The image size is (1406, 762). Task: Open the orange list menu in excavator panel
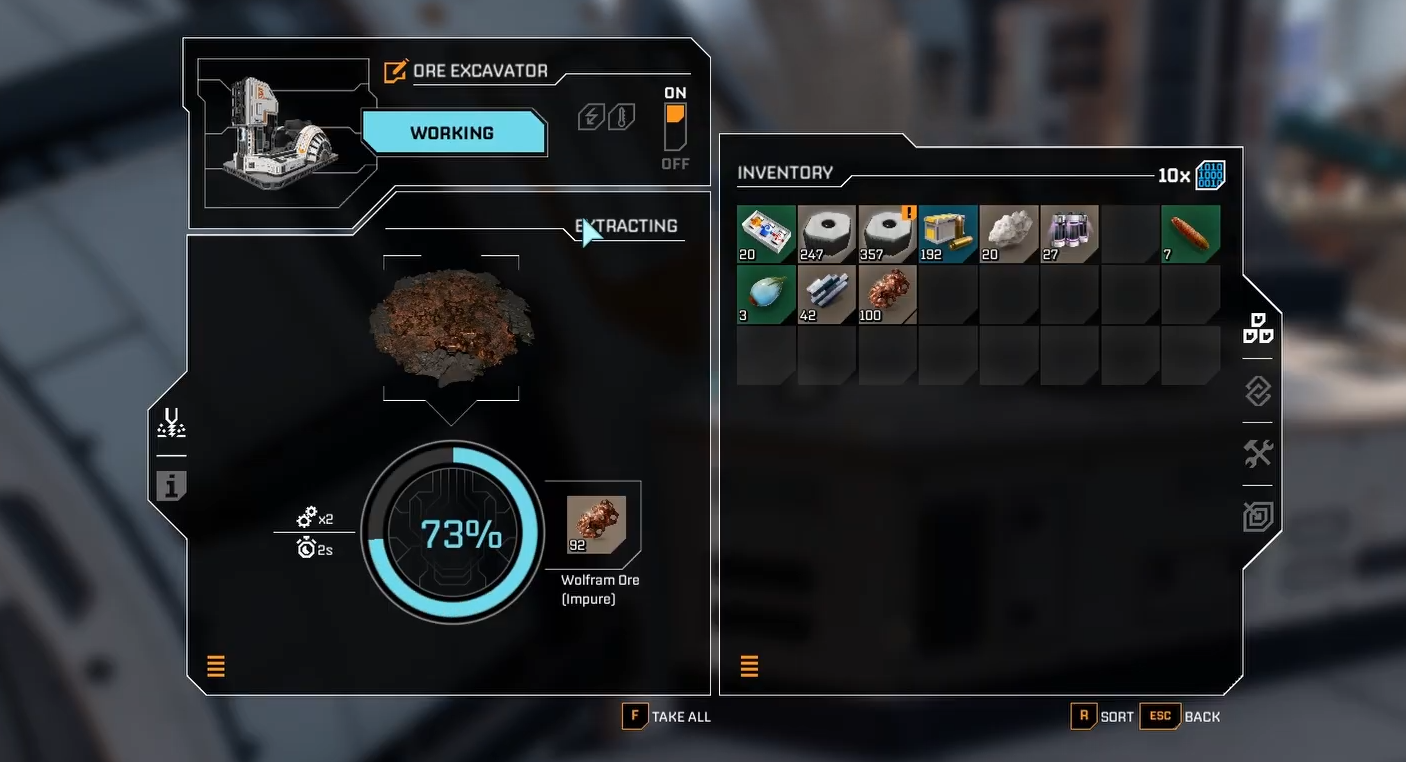click(216, 666)
